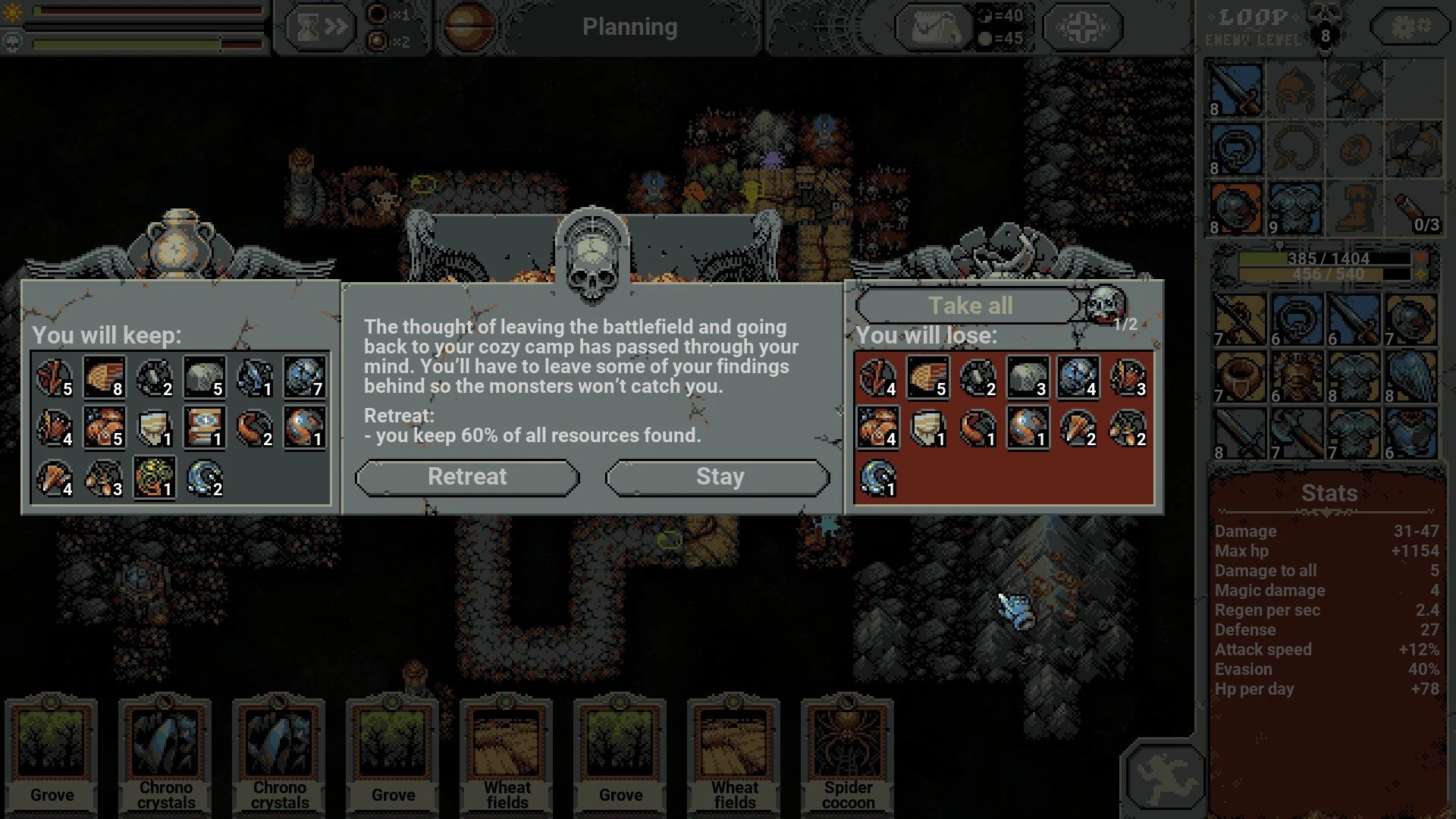The image size is (1456, 819).
Task: Confirm the Retreat option
Action: [467, 477]
